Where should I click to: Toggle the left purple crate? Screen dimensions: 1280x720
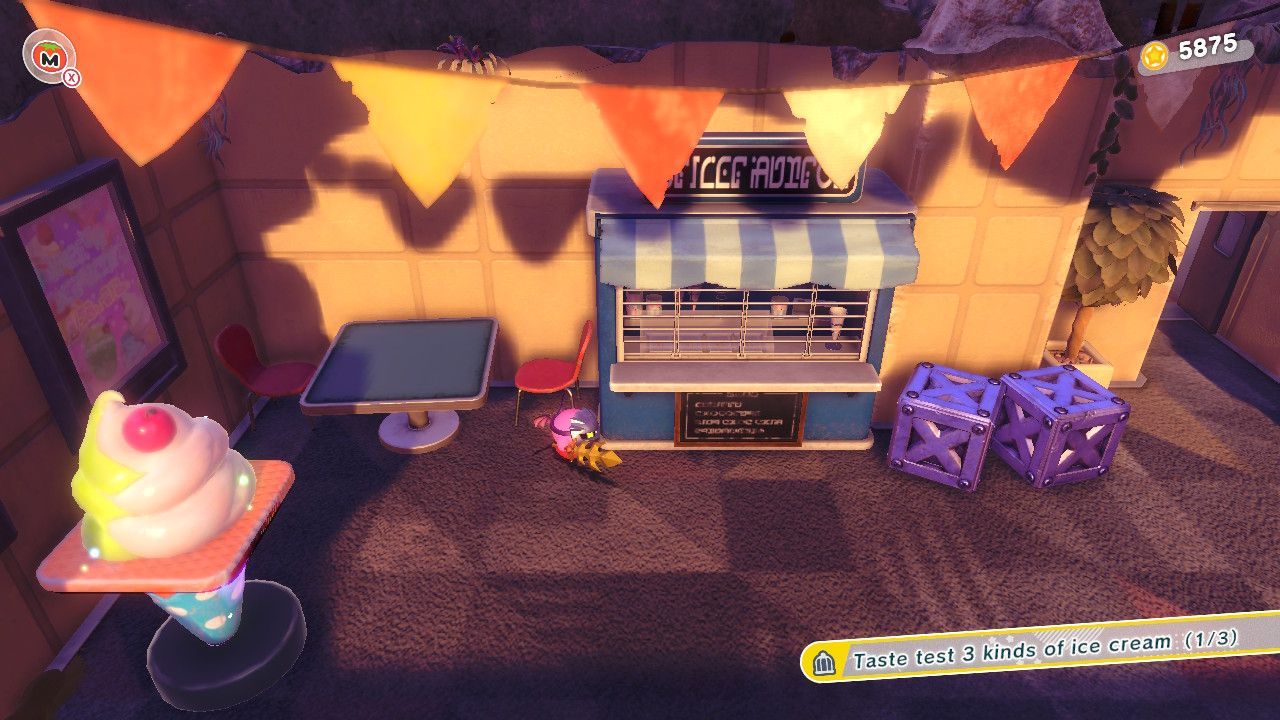(938, 430)
